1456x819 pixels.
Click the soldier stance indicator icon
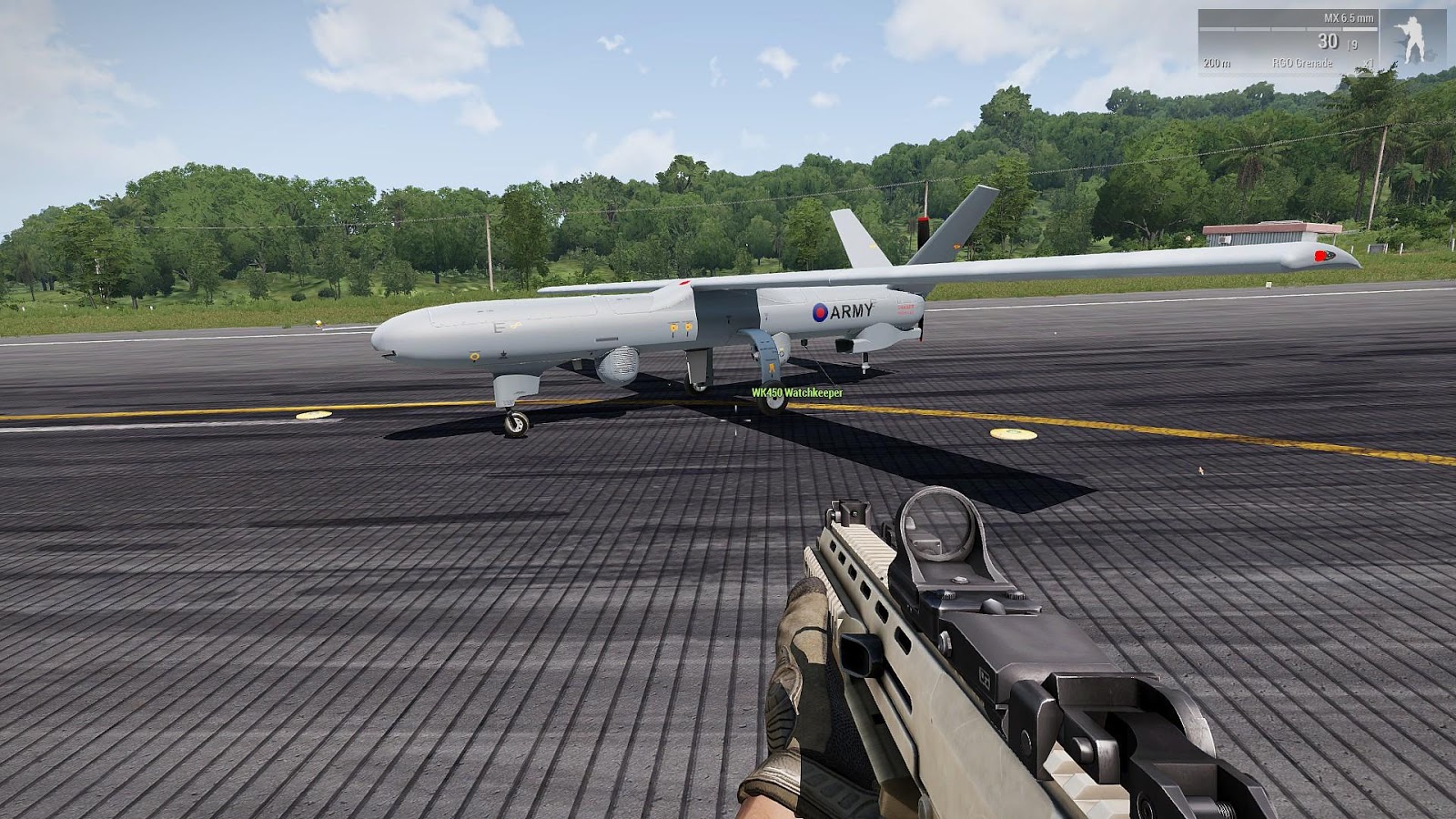(x=1412, y=38)
